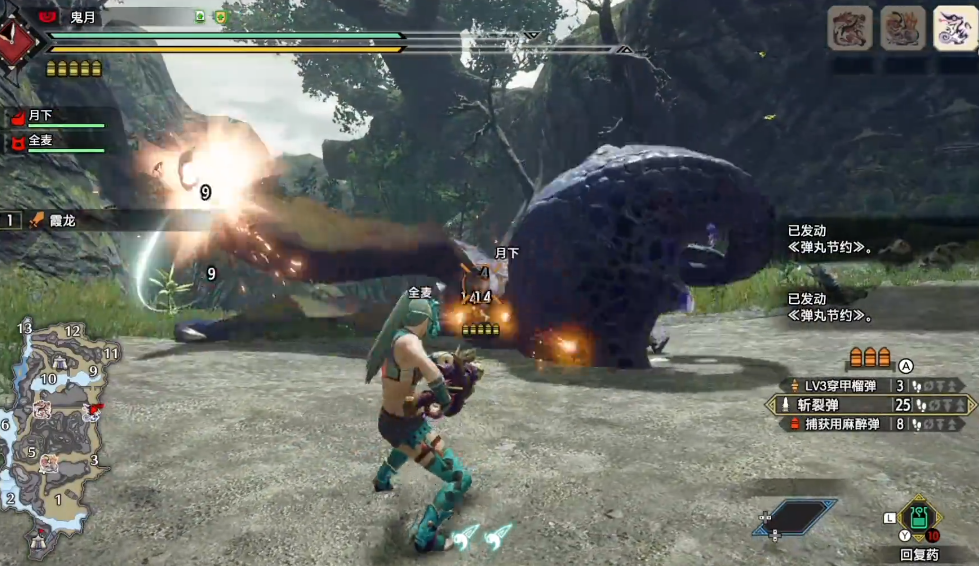
Task: Use the green 回复药 potion item
Action: tap(919, 518)
